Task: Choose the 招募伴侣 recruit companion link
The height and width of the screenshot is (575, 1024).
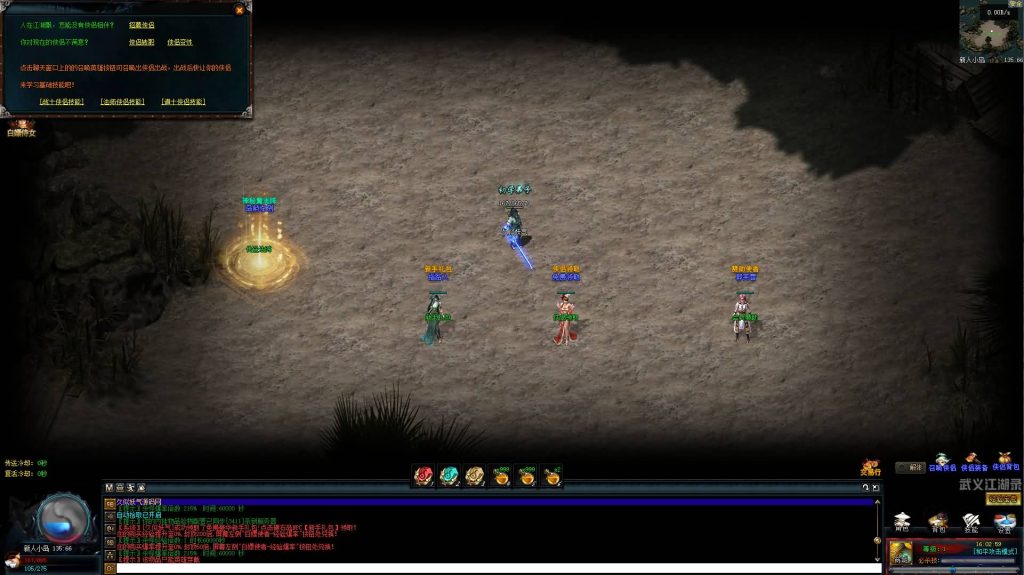Action: [141, 25]
